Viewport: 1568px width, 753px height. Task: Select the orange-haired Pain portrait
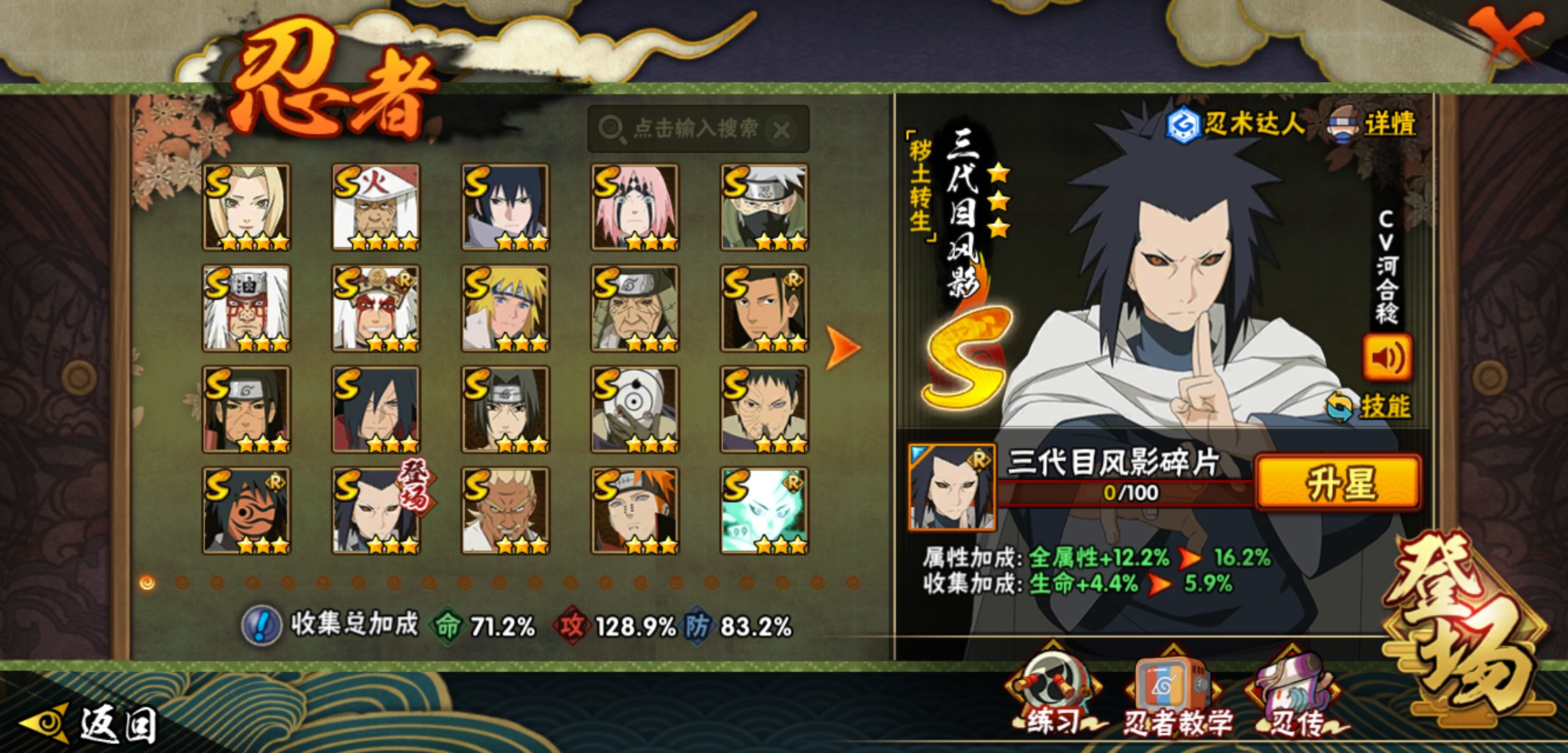(x=635, y=510)
